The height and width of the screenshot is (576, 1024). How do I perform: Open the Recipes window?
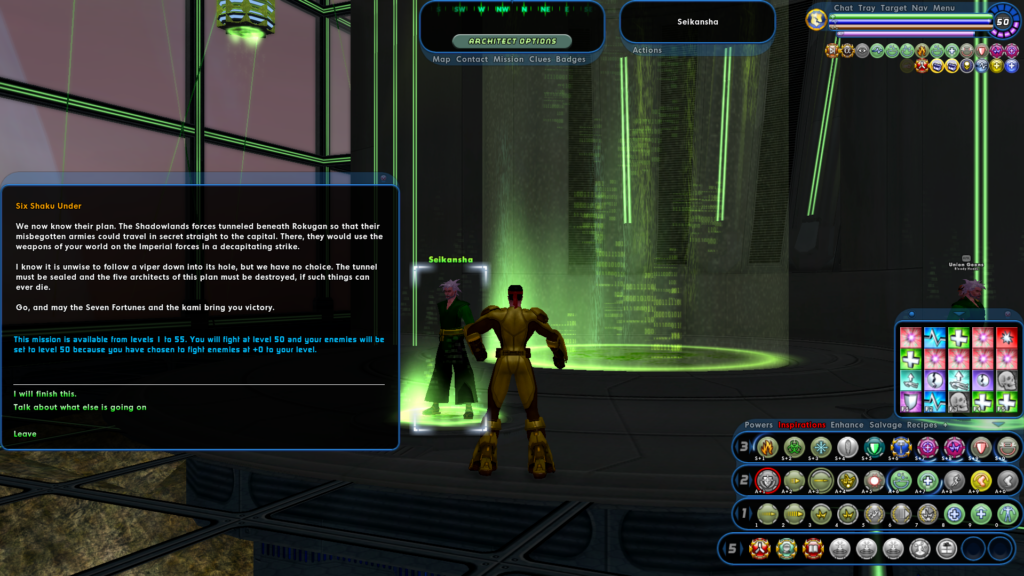click(921, 425)
